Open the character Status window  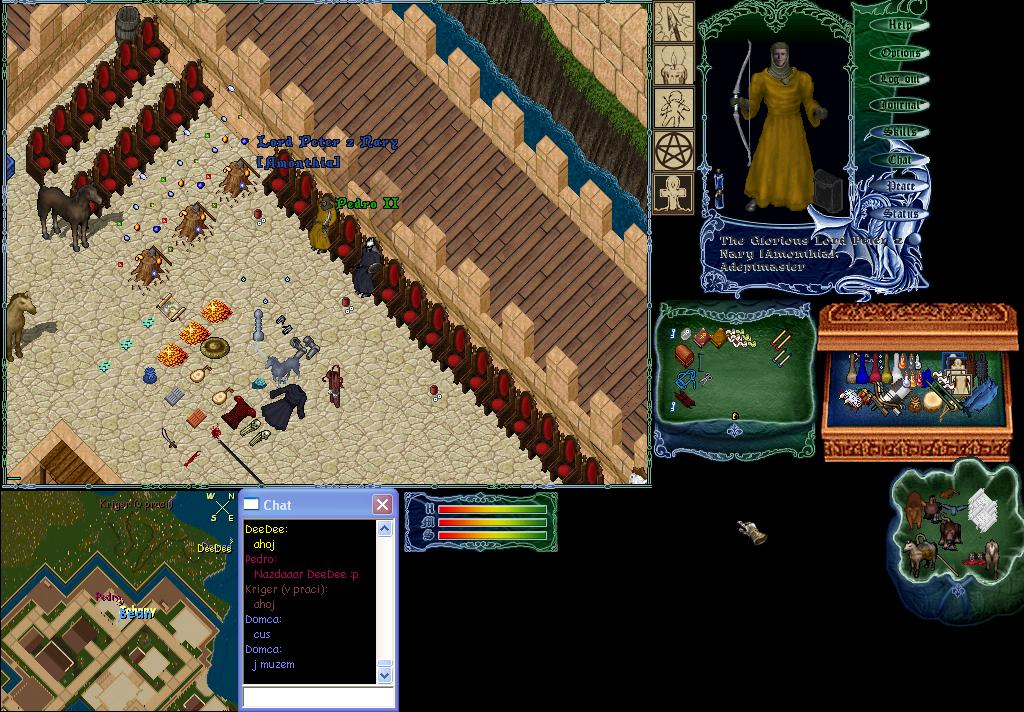(x=899, y=213)
